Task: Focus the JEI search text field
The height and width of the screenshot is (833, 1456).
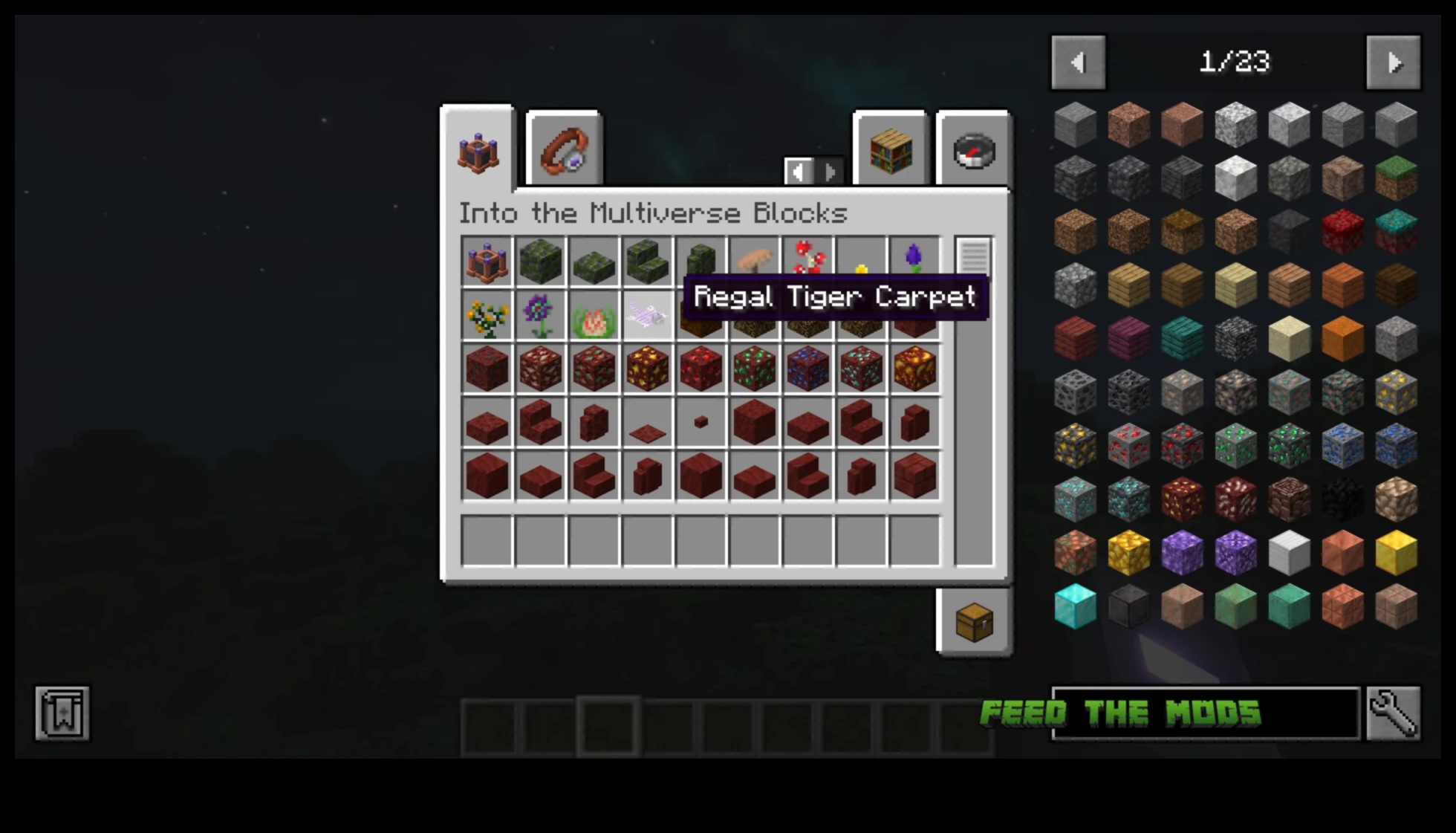Action: [1205, 713]
